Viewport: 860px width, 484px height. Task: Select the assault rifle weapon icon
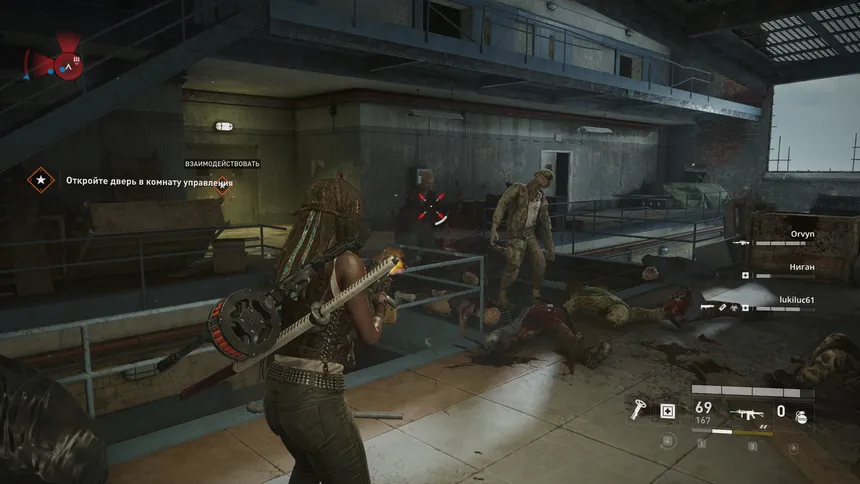[745, 410]
